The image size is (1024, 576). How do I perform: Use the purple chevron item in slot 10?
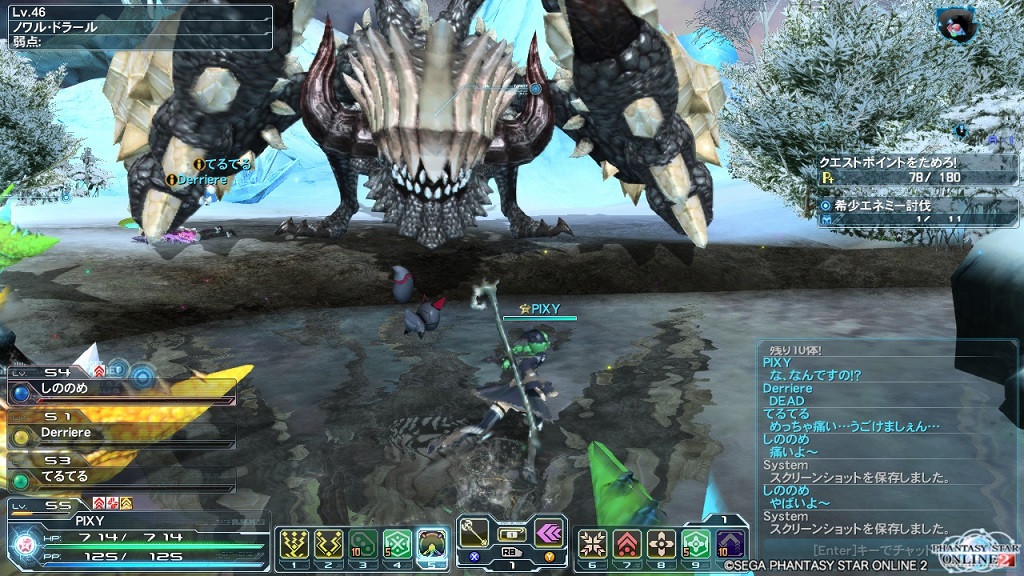730,543
